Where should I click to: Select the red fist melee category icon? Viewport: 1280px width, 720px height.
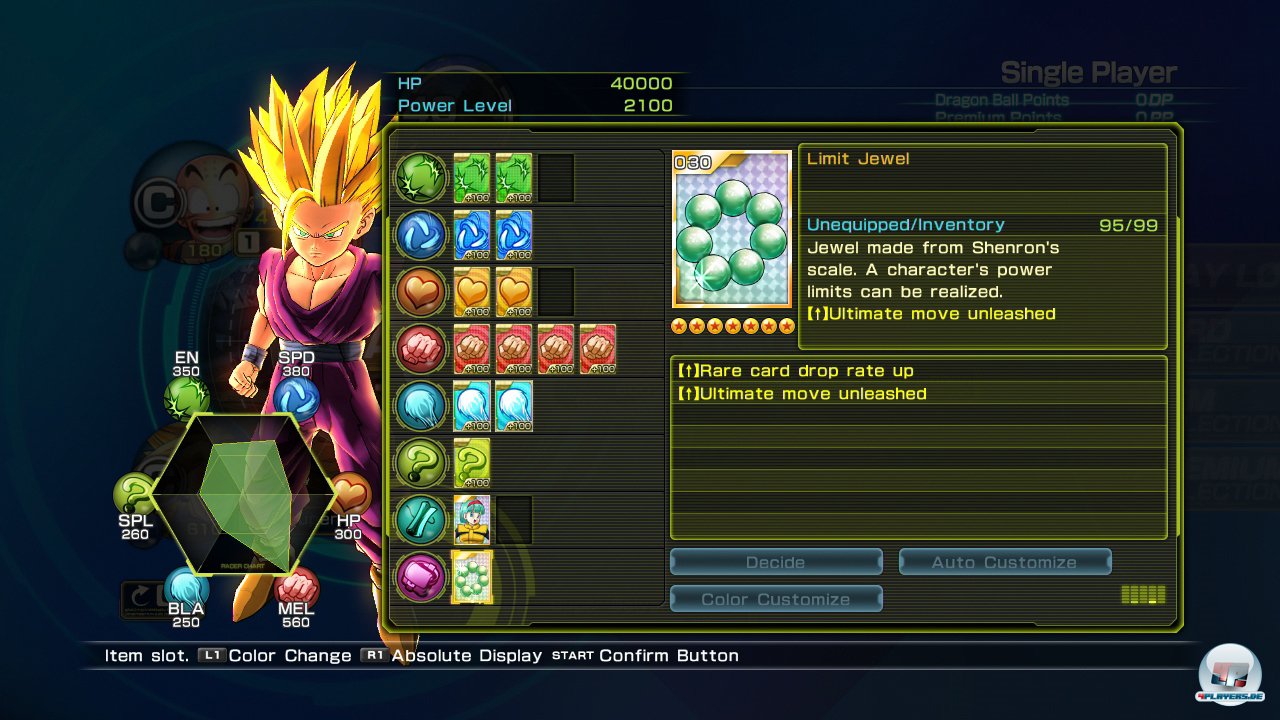point(420,348)
